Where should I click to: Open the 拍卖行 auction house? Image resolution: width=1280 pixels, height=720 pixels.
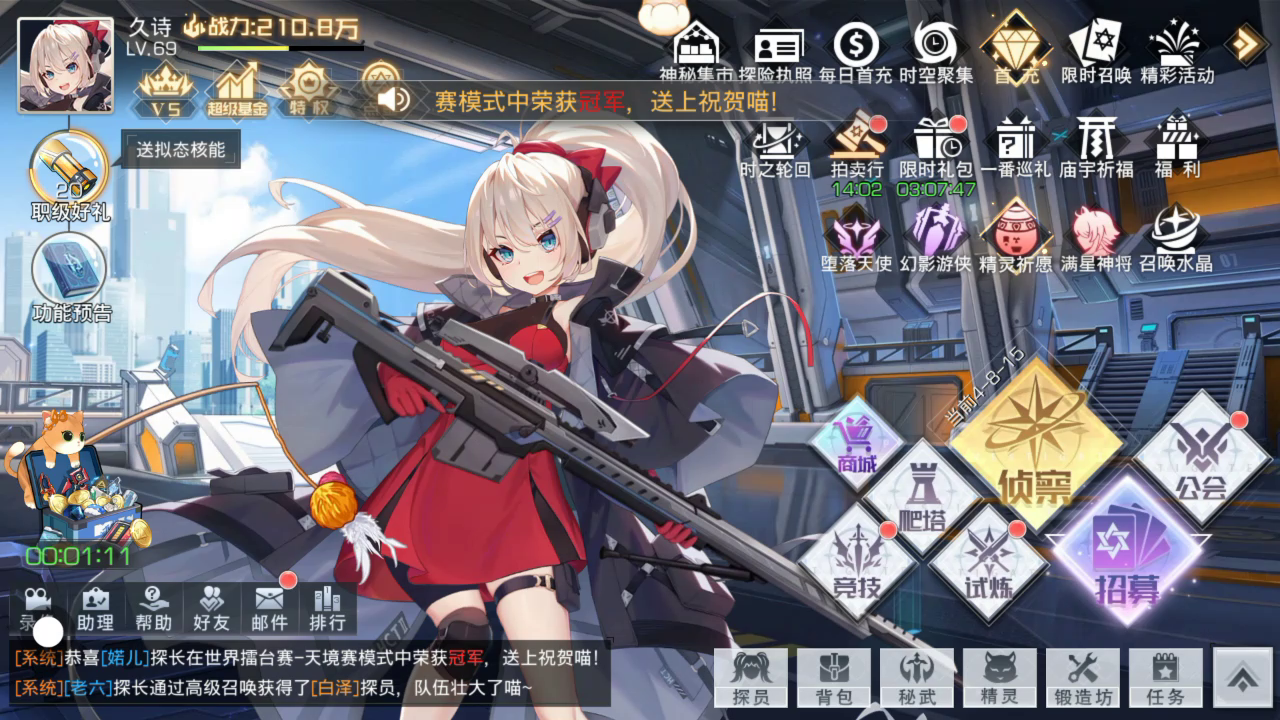pos(856,150)
